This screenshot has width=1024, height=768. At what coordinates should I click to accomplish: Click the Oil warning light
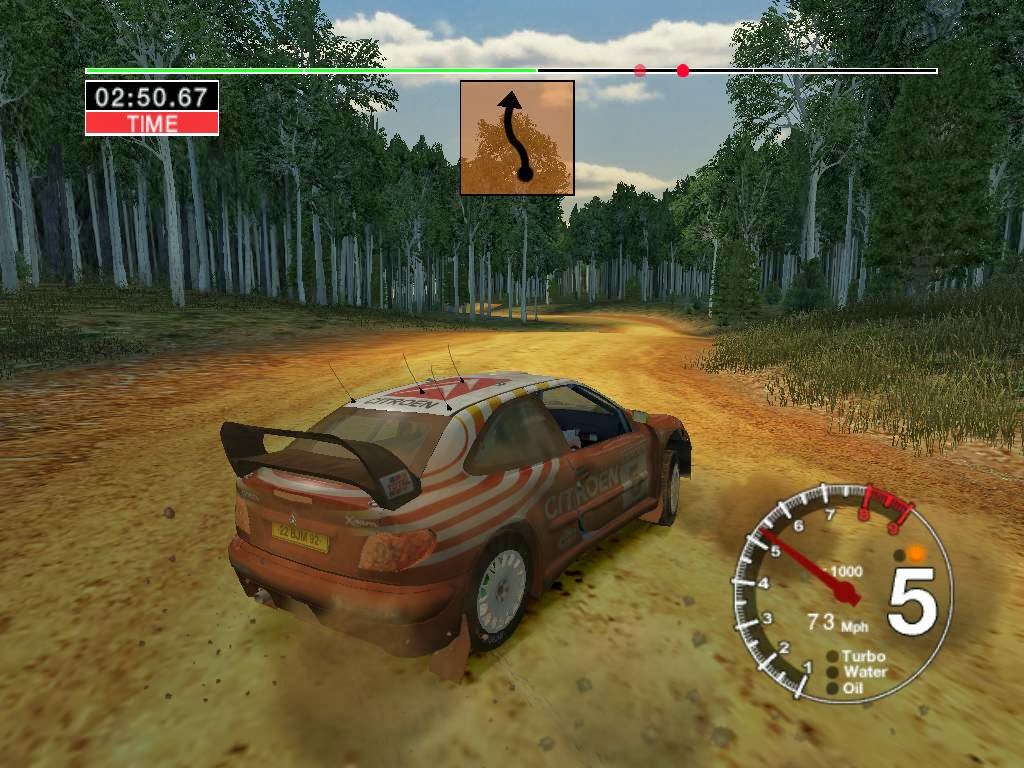point(833,688)
